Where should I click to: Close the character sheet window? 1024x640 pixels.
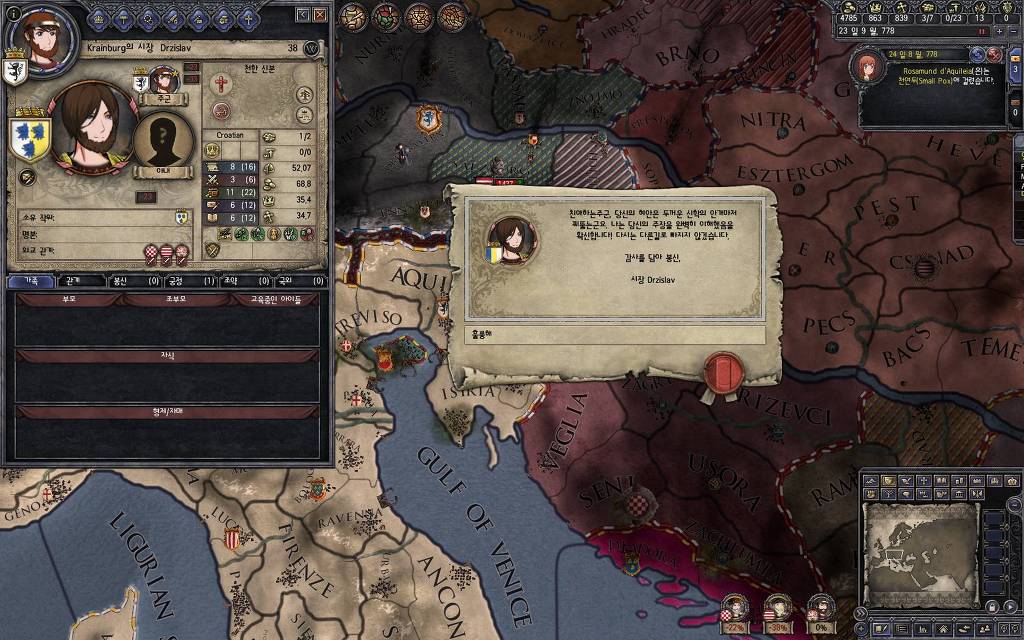(320, 15)
